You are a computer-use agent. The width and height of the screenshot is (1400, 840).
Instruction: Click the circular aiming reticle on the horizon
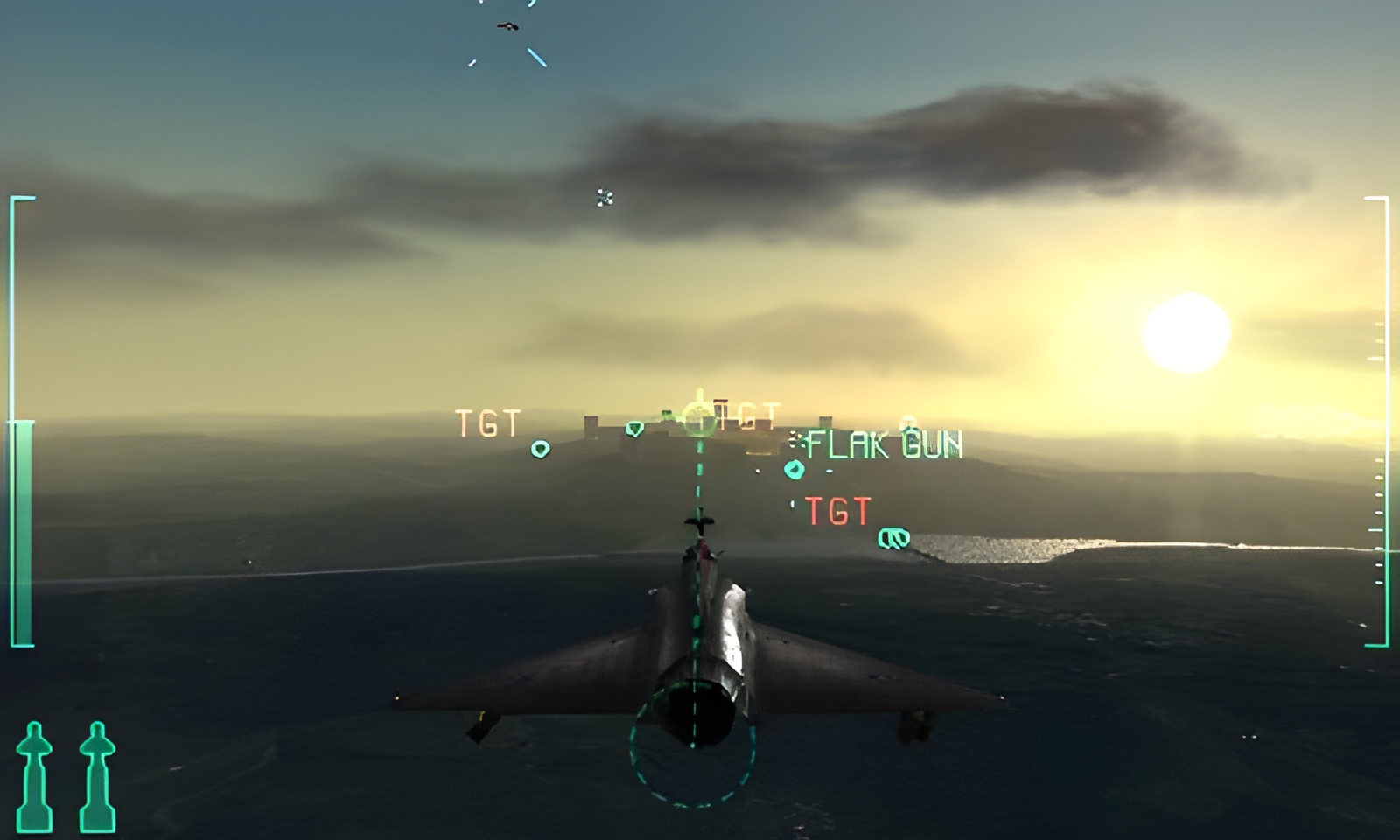[x=699, y=419]
